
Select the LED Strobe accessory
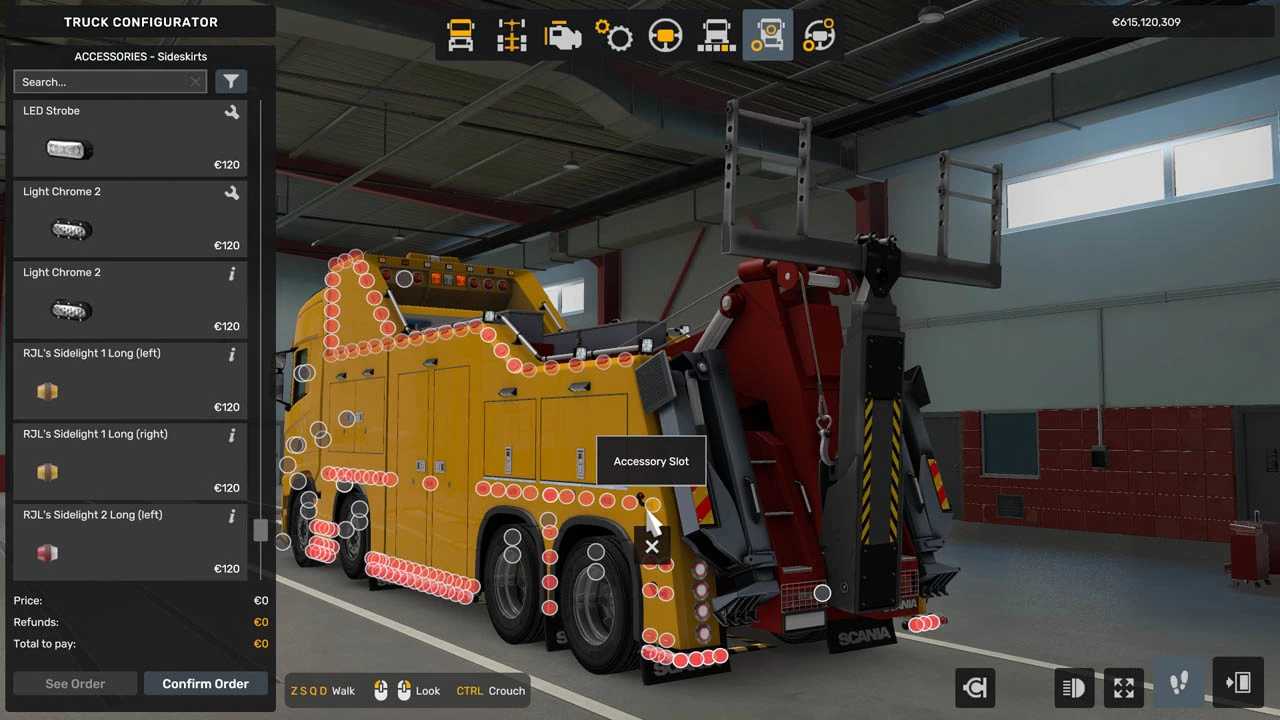click(x=130, y=139)
